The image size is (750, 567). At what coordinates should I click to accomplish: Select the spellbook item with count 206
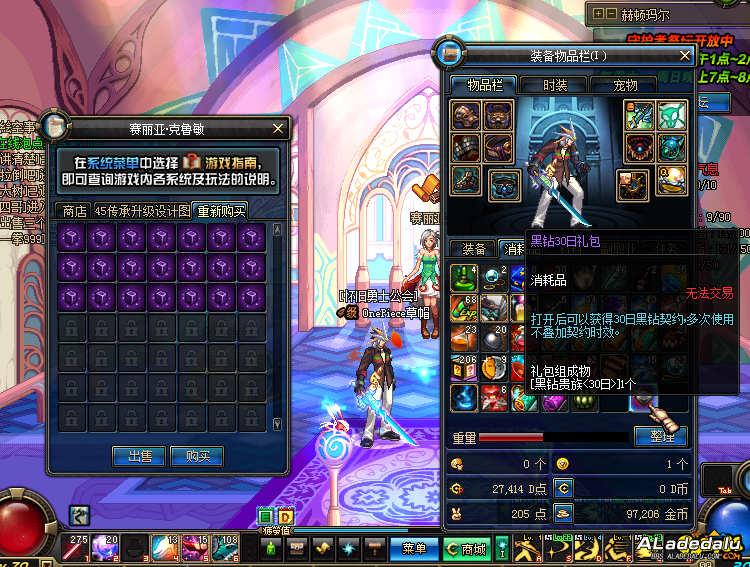(463, 368)
